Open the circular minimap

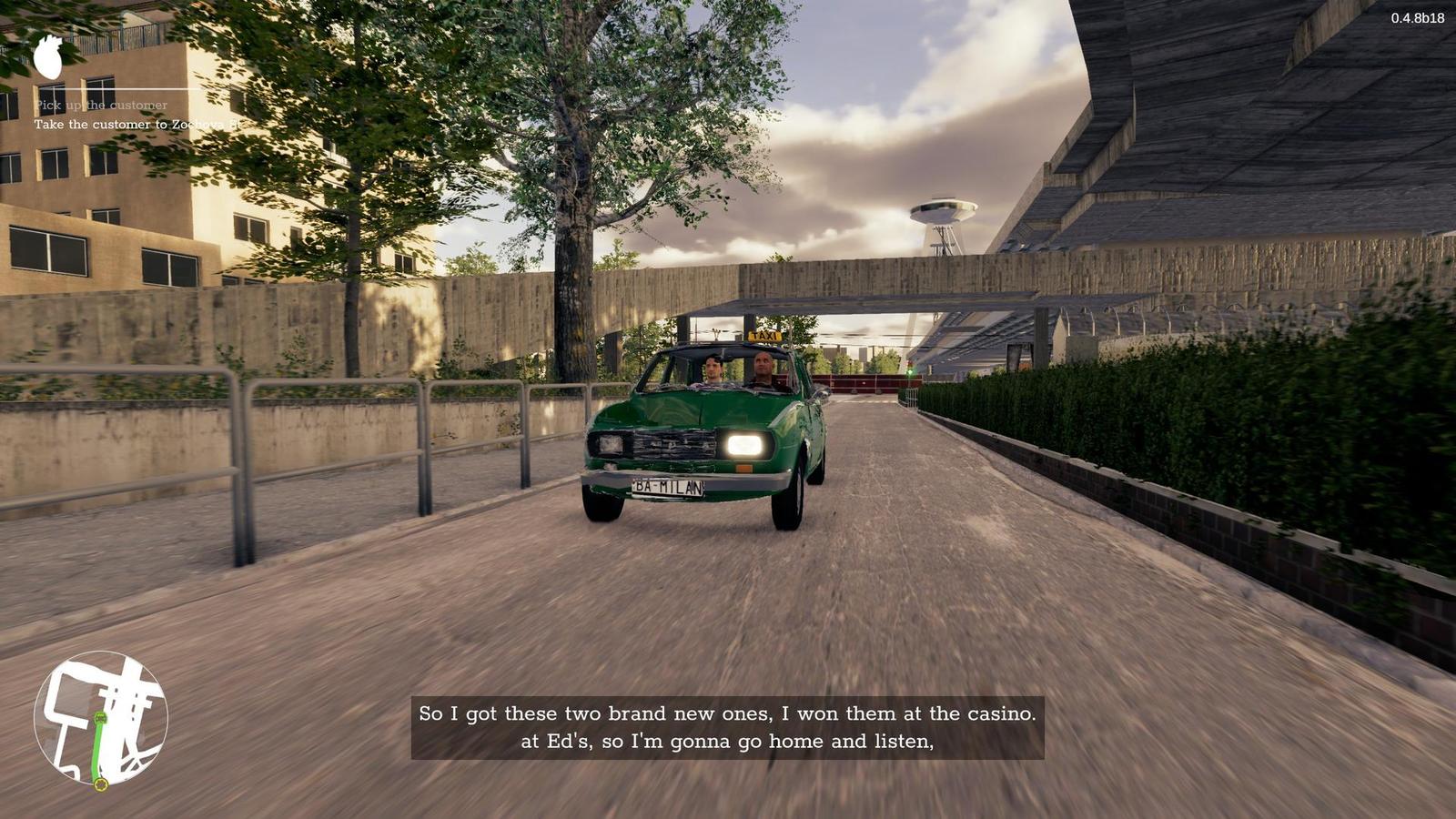coord(100,718)
